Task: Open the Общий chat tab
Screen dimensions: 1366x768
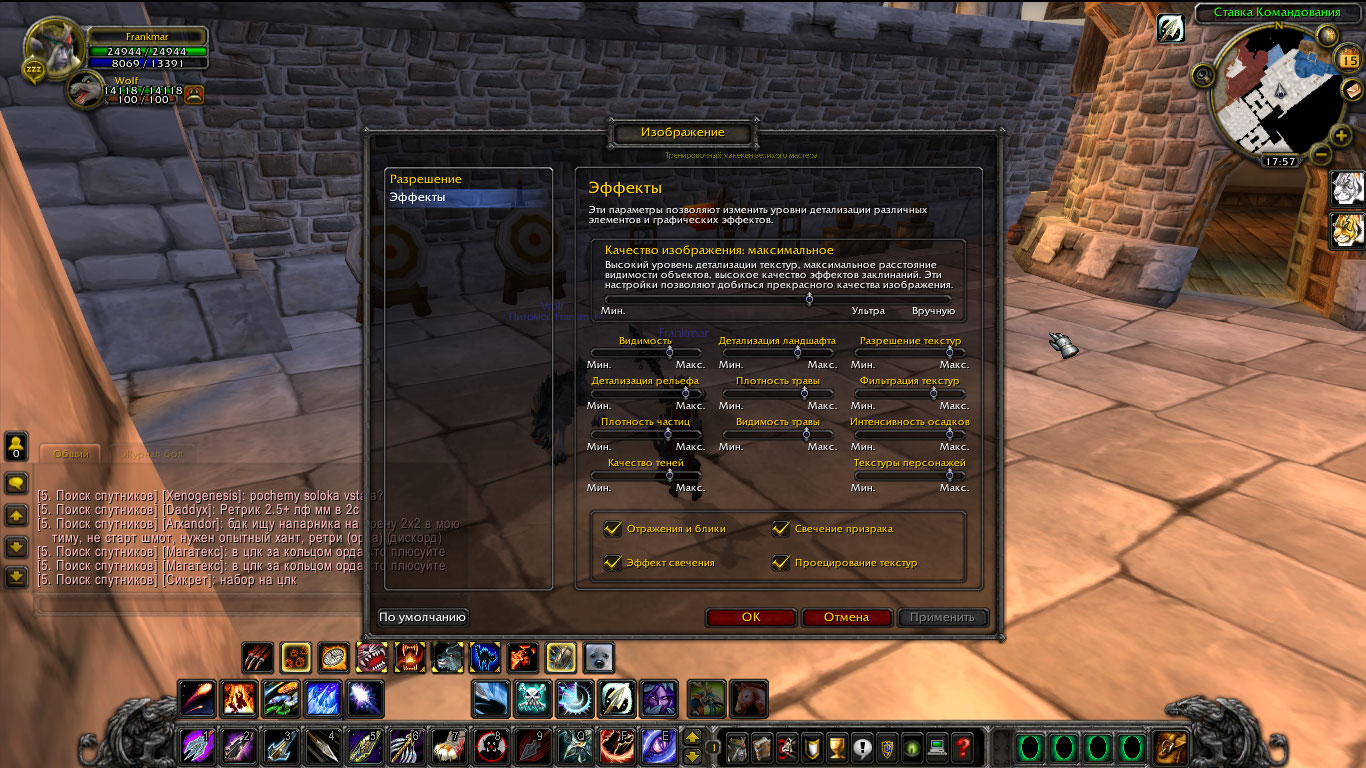Action: 71,454
